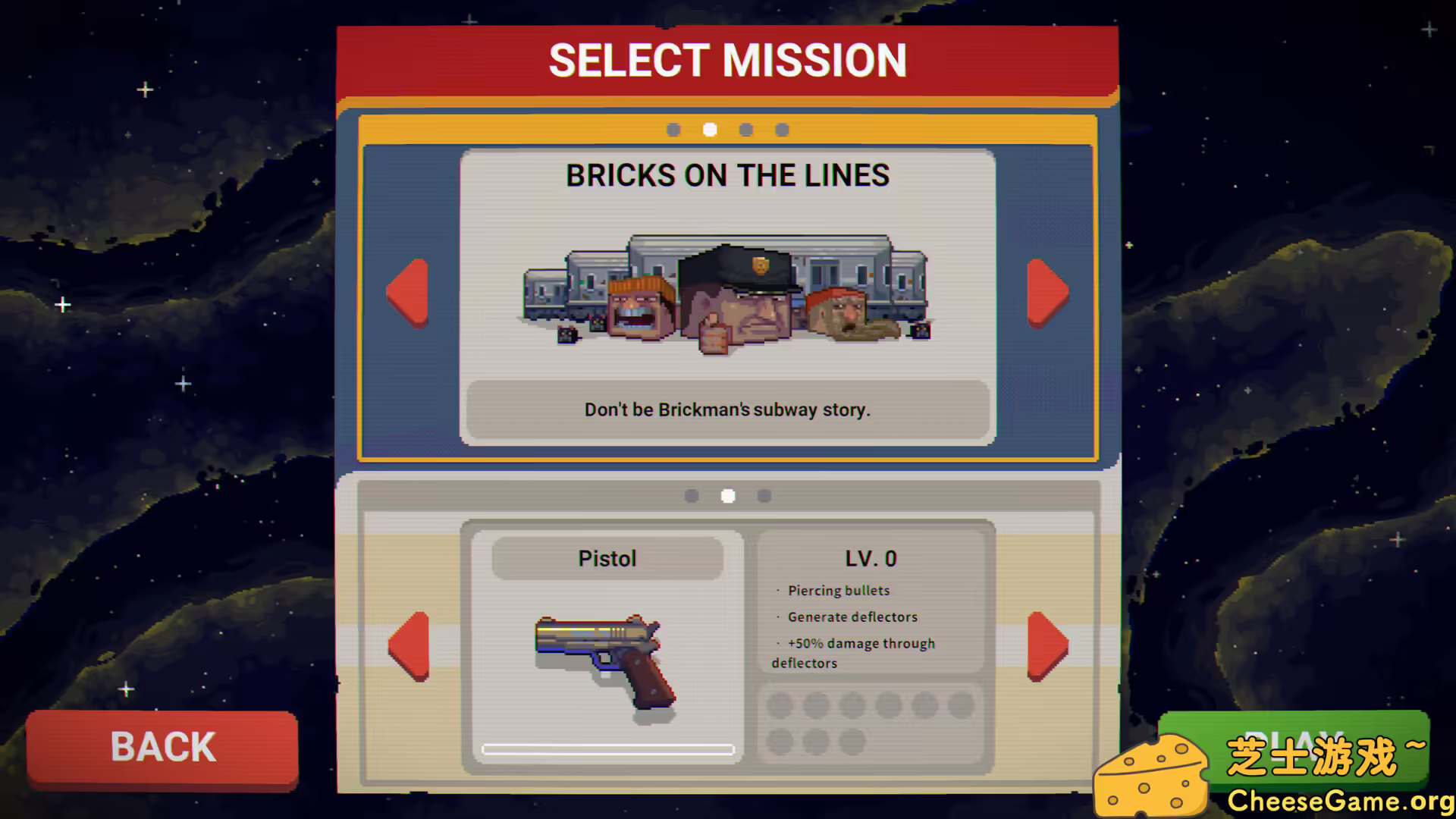Click the left arrow to view previous mission
1456x819 pixels.
408,293
